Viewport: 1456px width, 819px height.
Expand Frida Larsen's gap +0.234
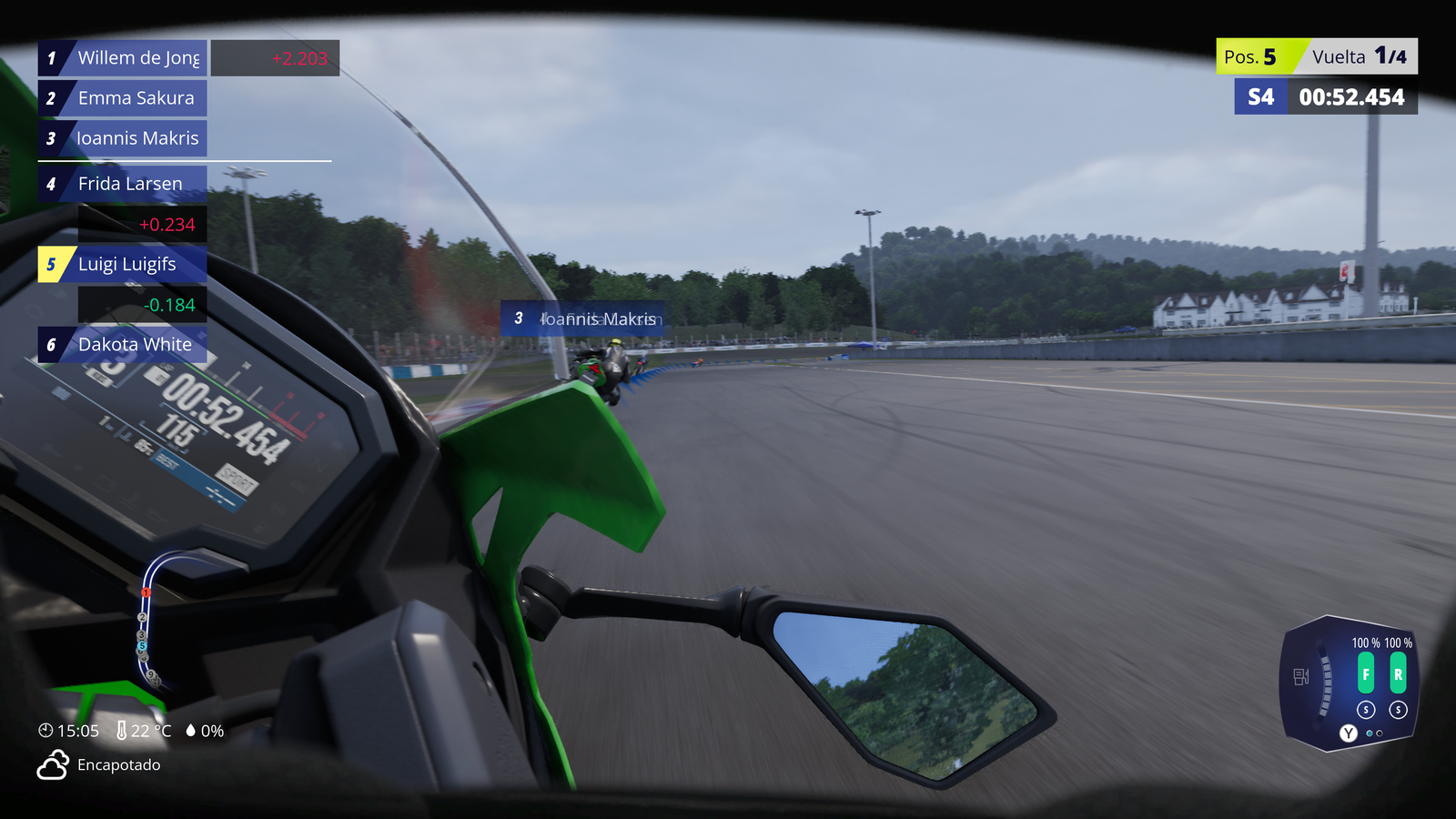[x=166, y=224]
